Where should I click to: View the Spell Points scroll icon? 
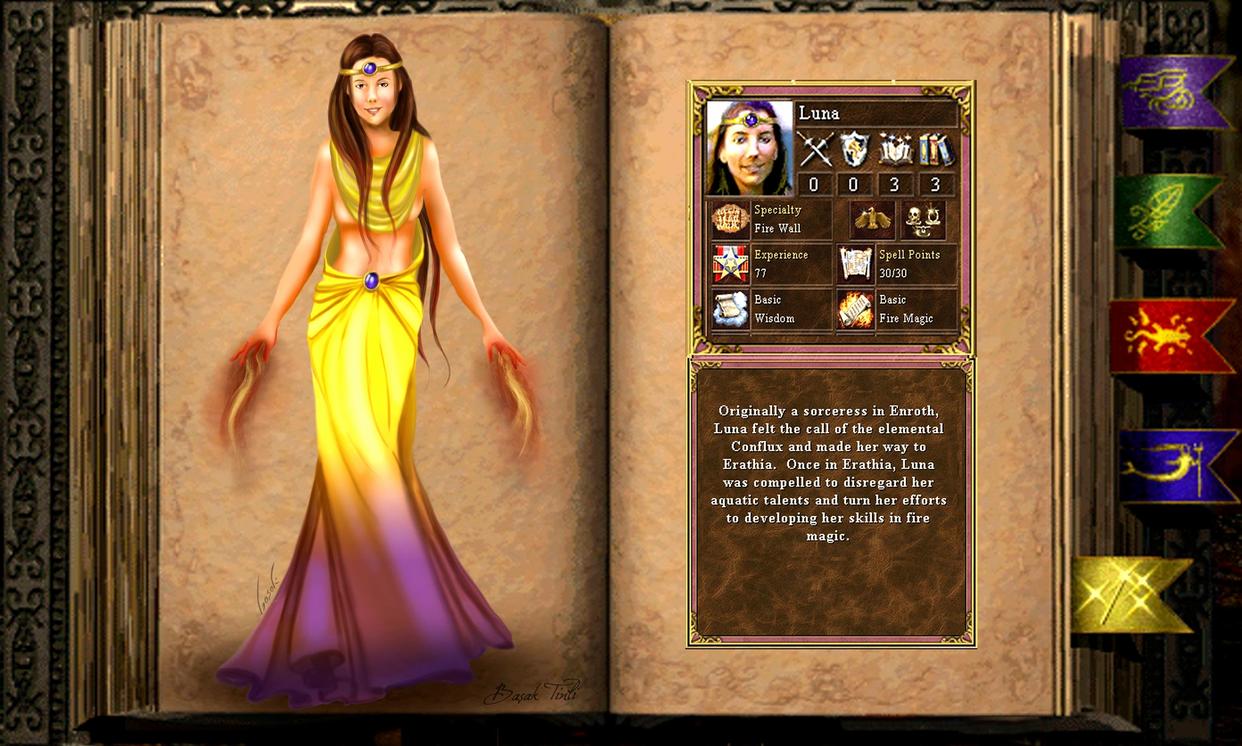[x=856, y=264]
